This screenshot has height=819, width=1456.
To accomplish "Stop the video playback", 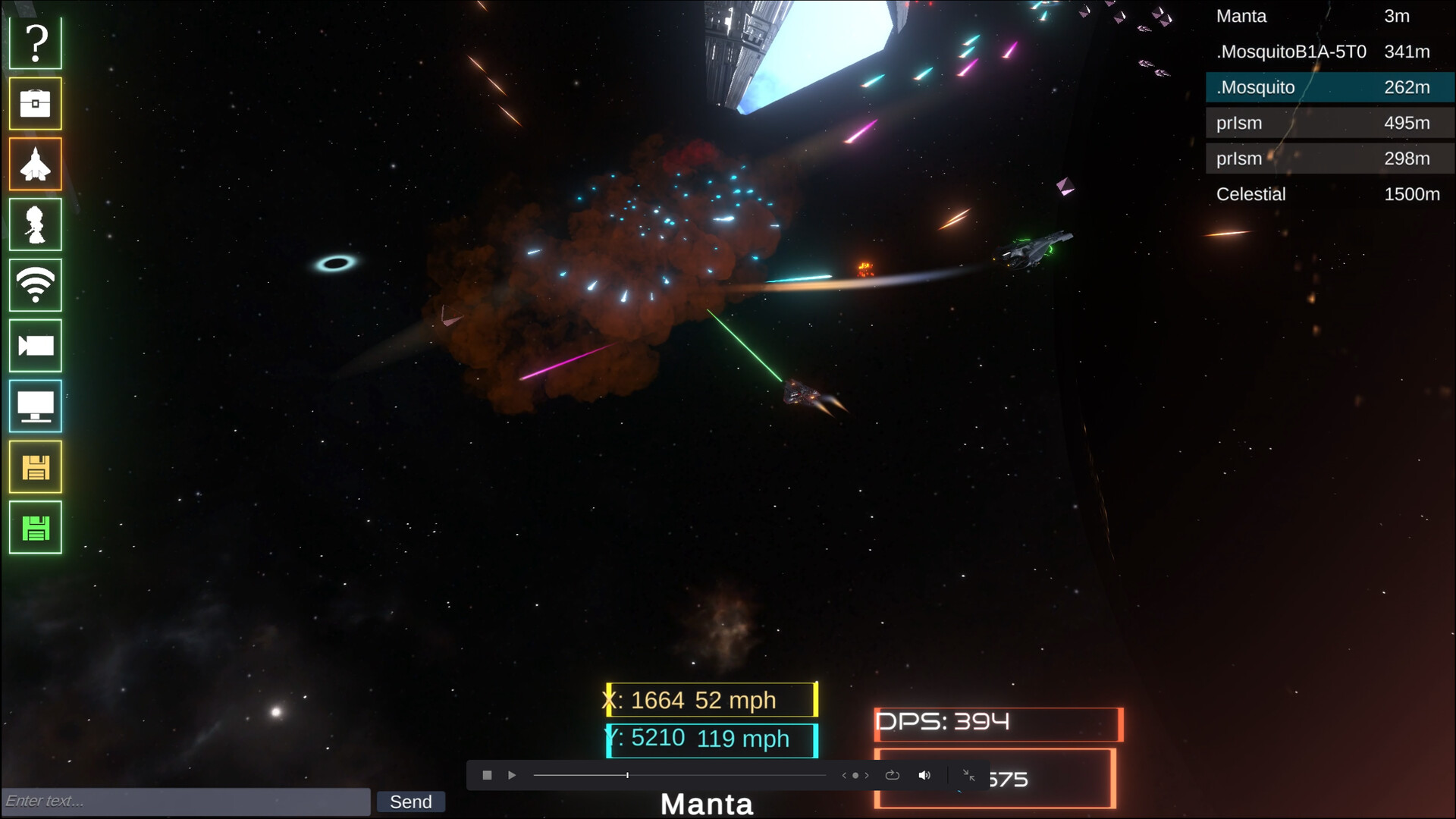I will (x=487, y=775).
